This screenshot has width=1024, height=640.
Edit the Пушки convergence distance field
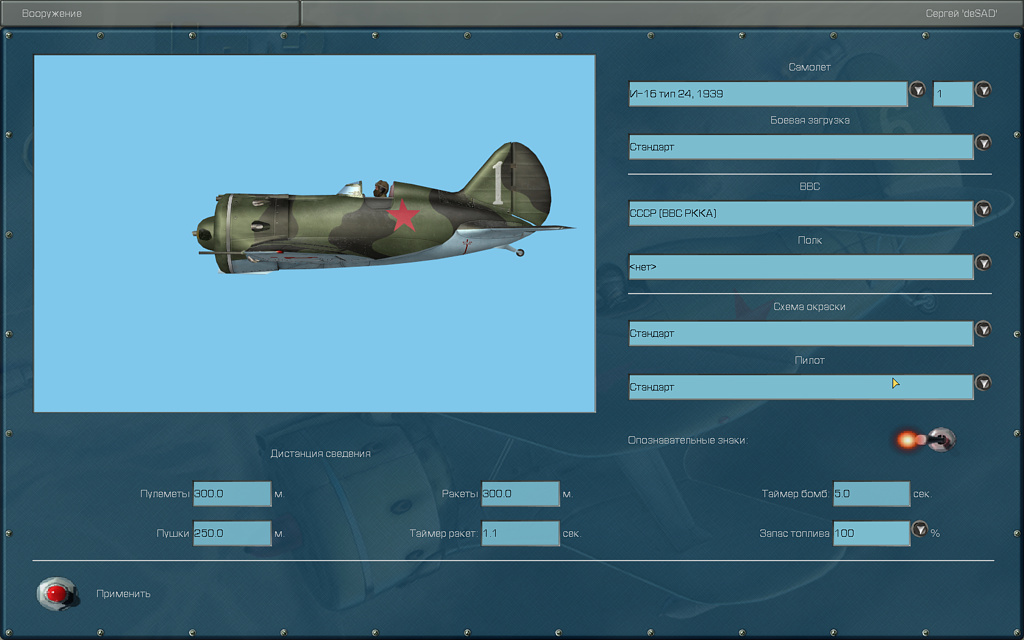(232, 534)
